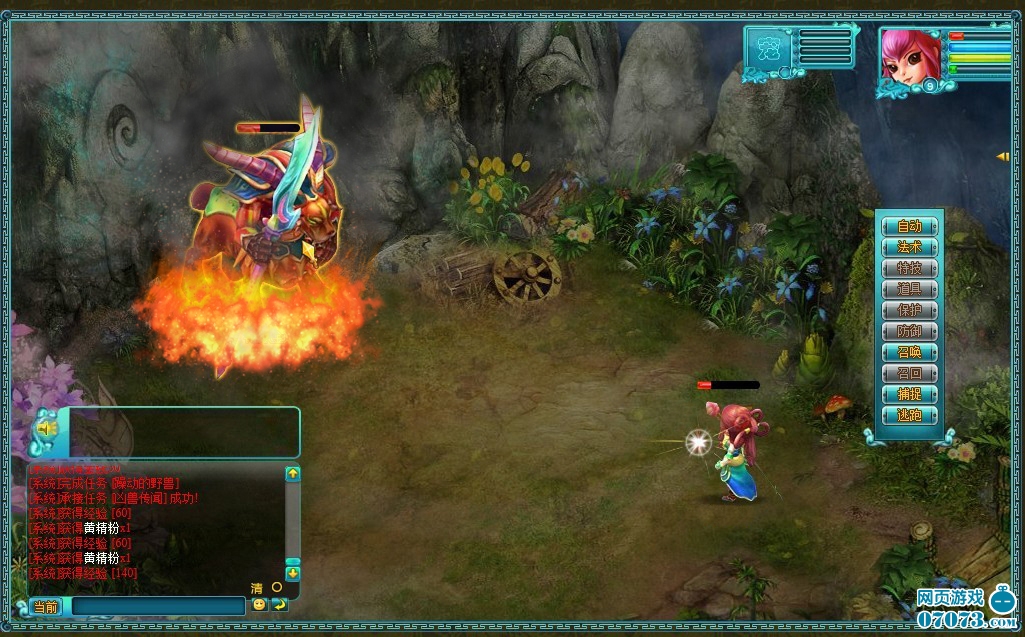Open the smiley emoji picker
The height and width of the screenshot is (637, 1025).
pos(259,604)
